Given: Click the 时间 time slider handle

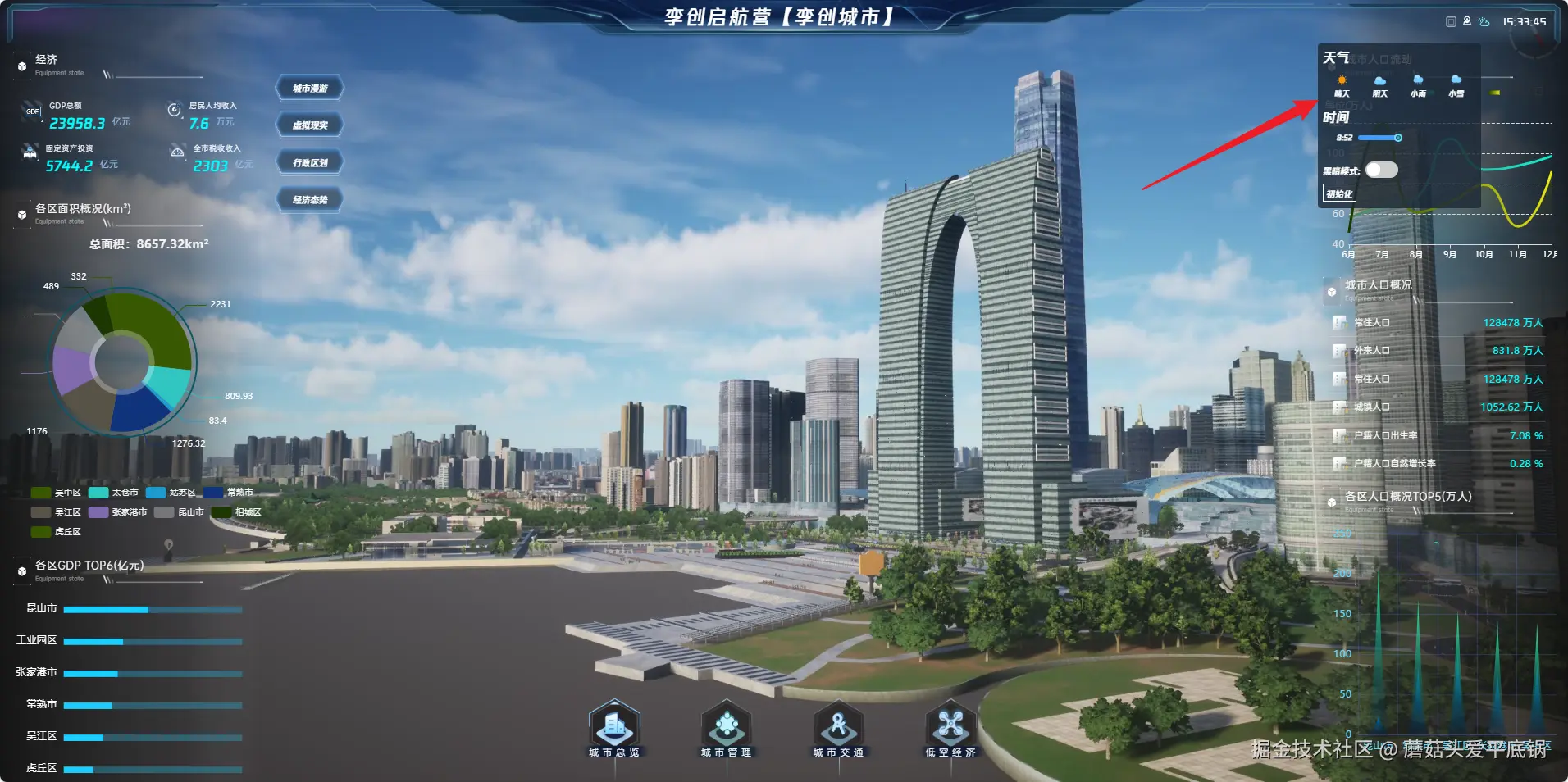Looking at the screenshot, I should [1398, 138].
